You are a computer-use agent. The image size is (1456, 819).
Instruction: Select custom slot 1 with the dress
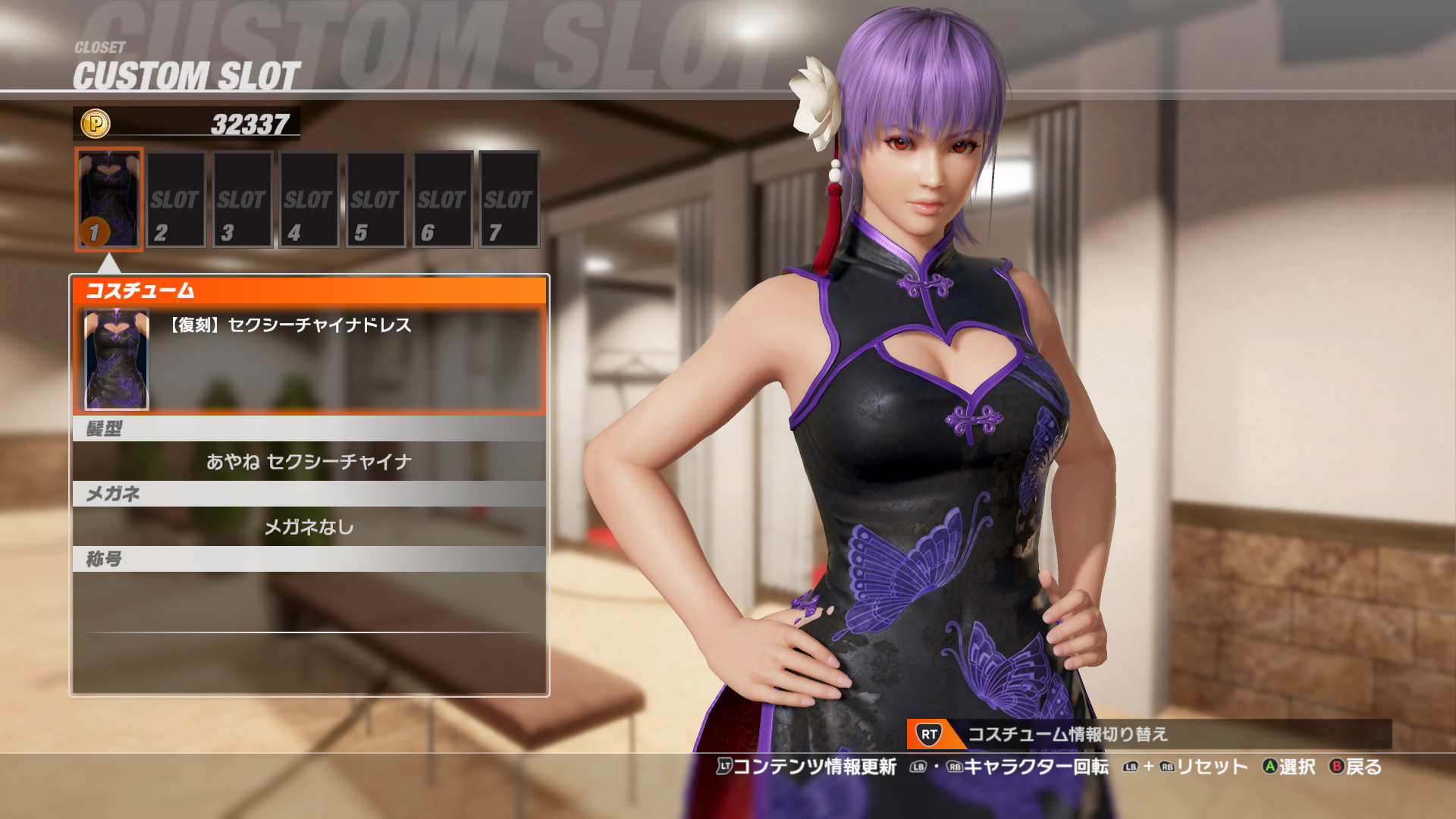click(109, 199)
